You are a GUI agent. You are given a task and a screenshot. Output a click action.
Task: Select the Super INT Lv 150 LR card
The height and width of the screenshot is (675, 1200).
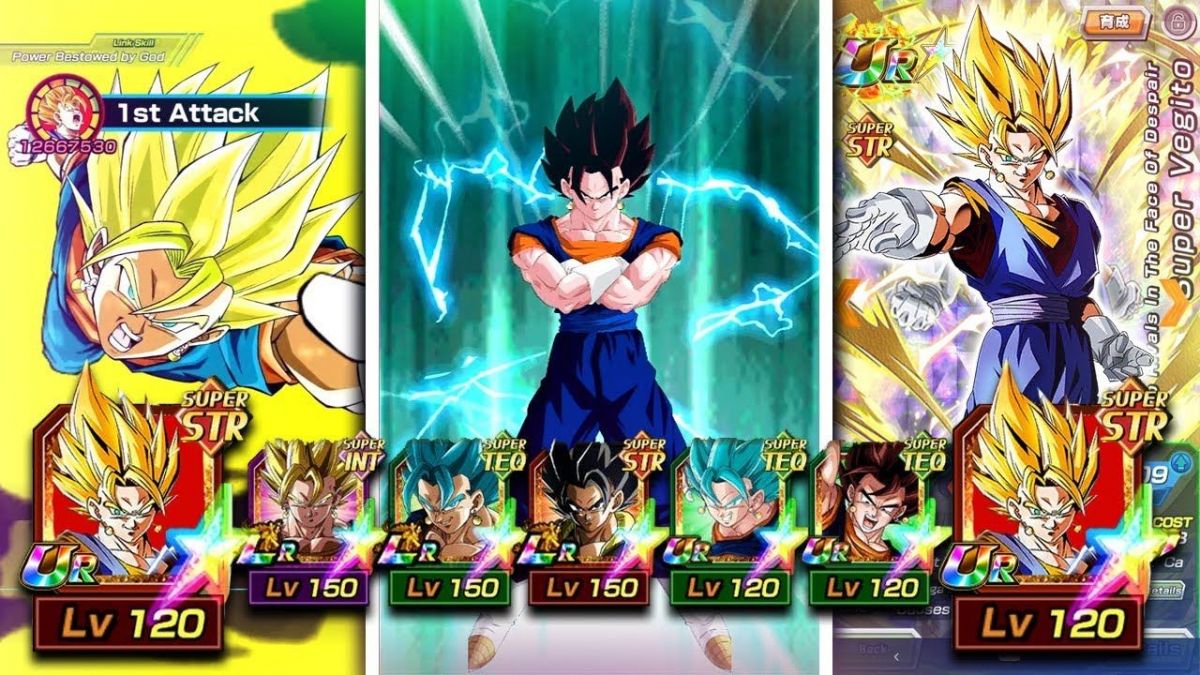coord(307,520)
